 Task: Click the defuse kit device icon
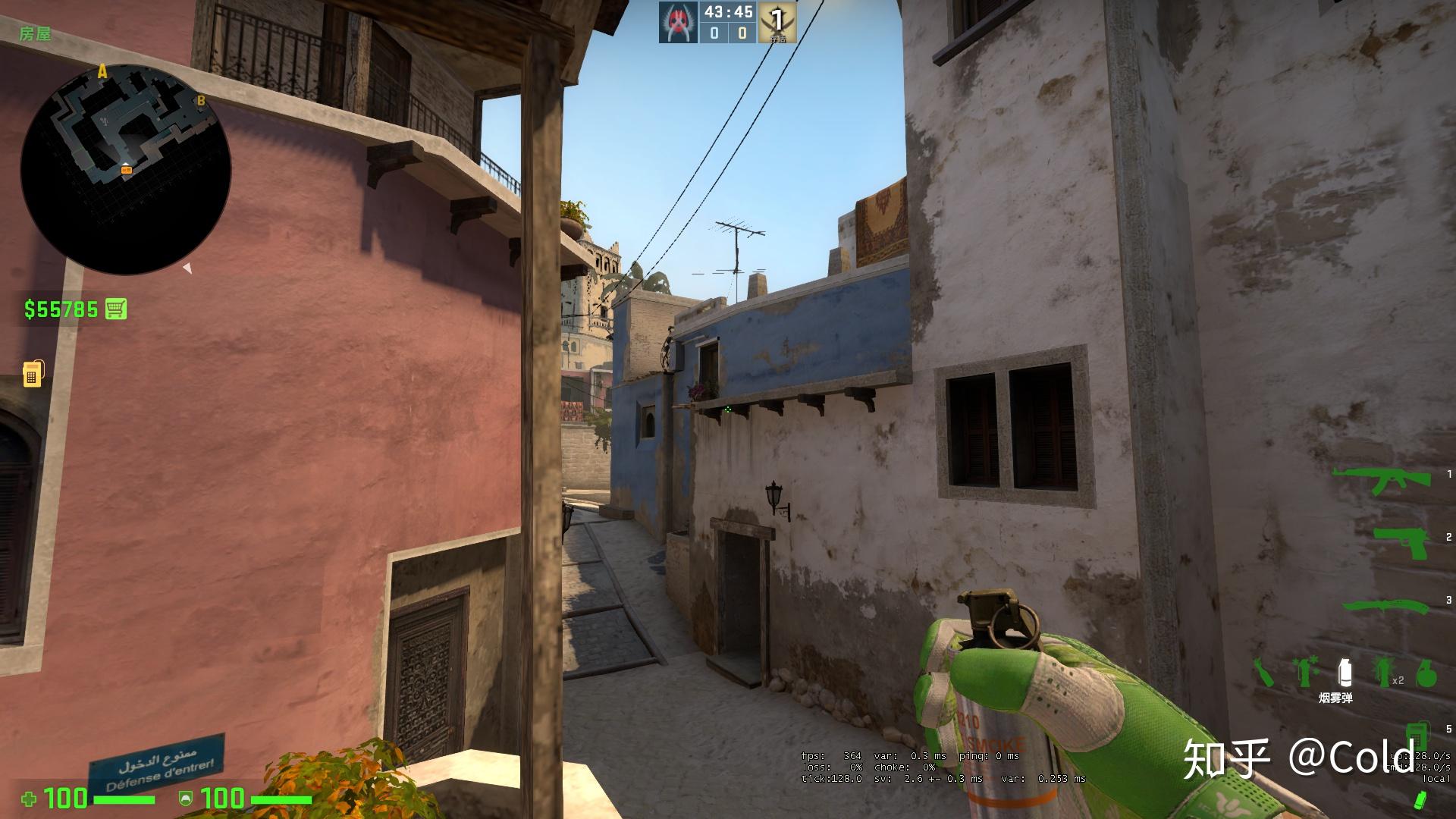[x=1417, y=736]
